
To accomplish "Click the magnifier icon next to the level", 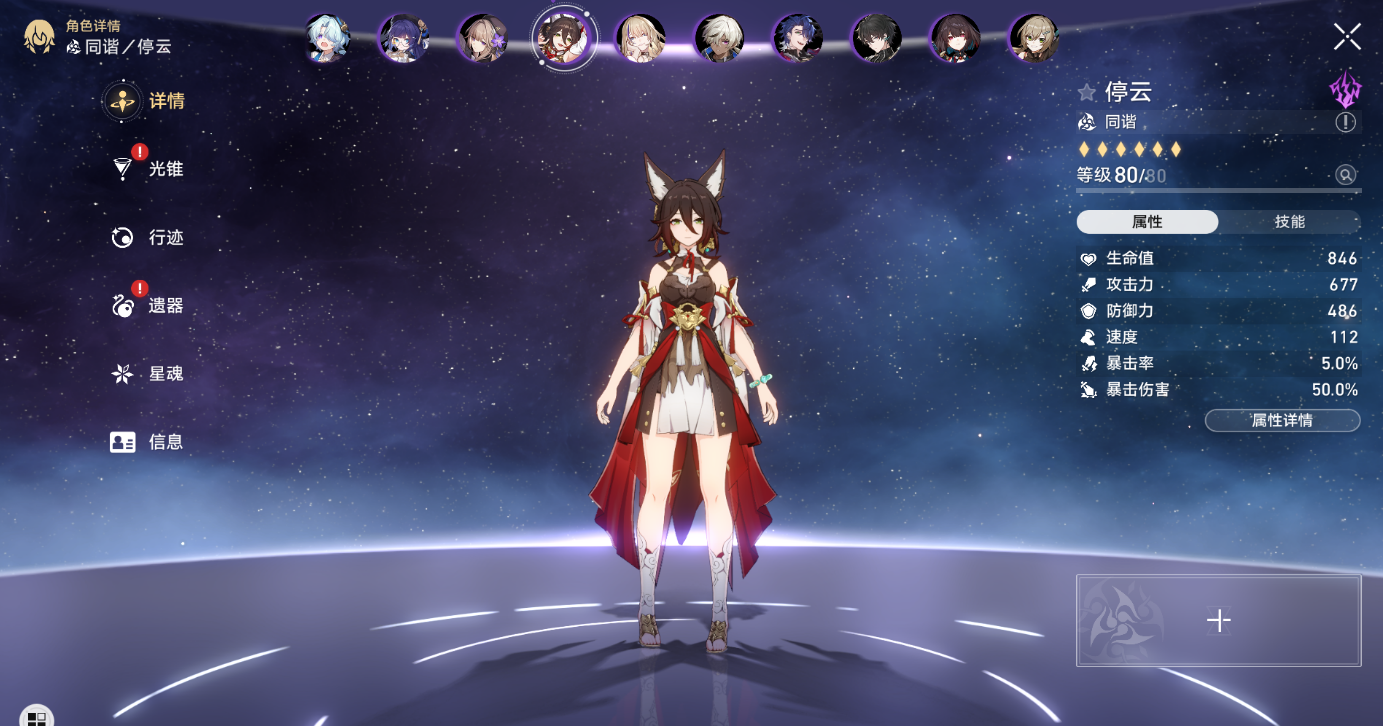I will [1346, 175].
